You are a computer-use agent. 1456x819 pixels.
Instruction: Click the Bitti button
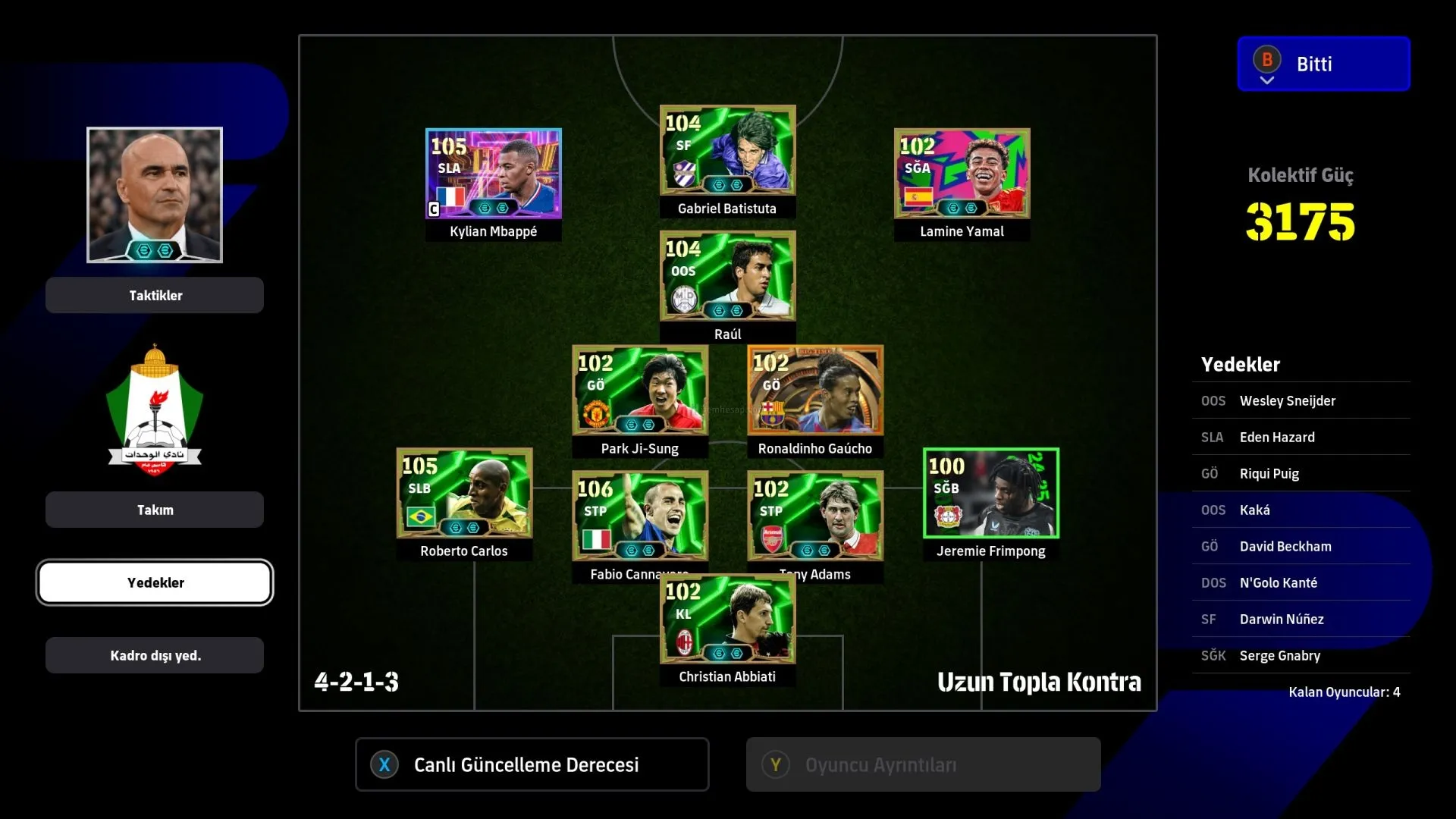pos(1323,64)
